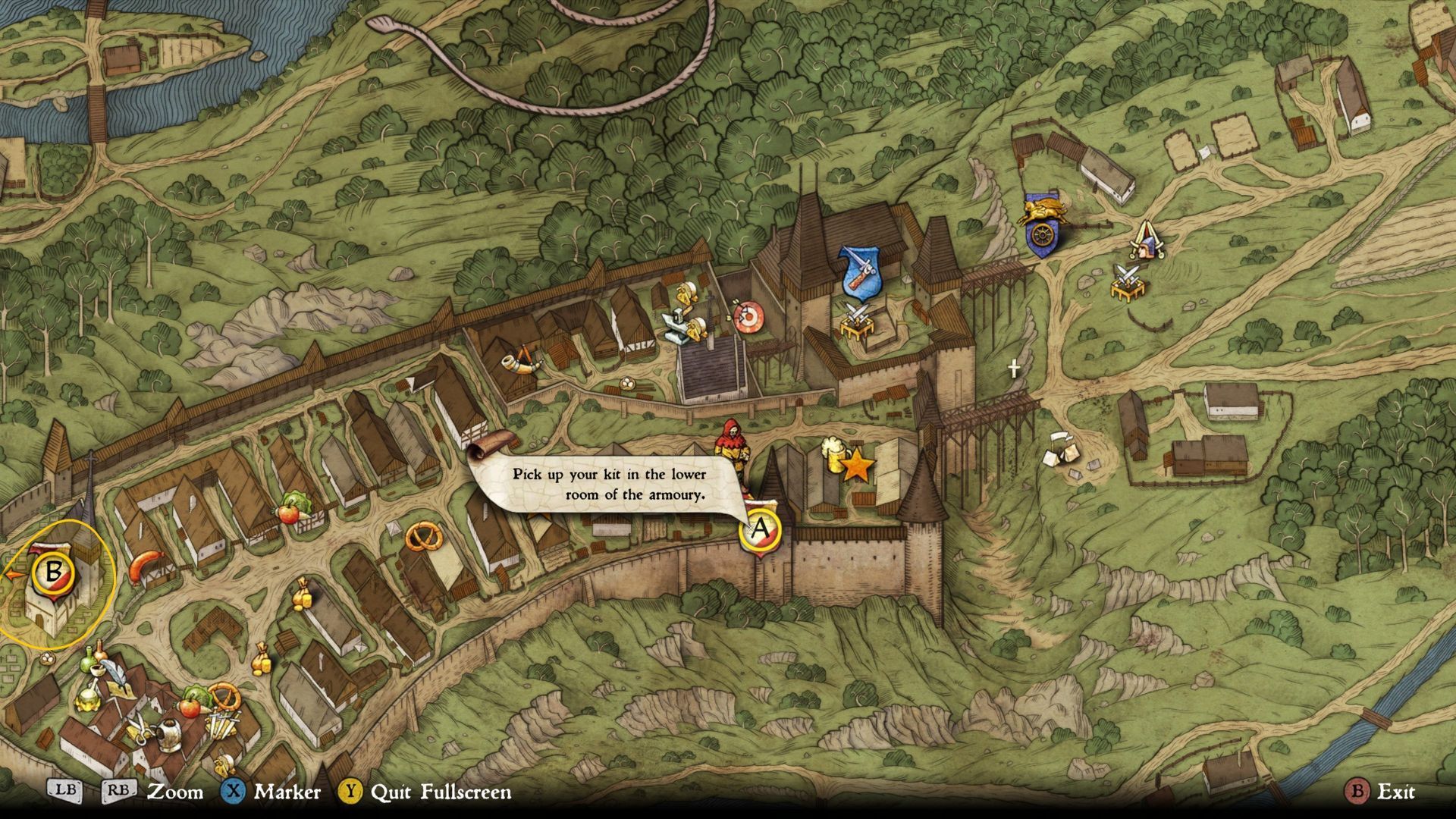Viewport: 1456px width, 819px height.
Task: Select quest marker B on the map
Action: (x=52, y=572)
